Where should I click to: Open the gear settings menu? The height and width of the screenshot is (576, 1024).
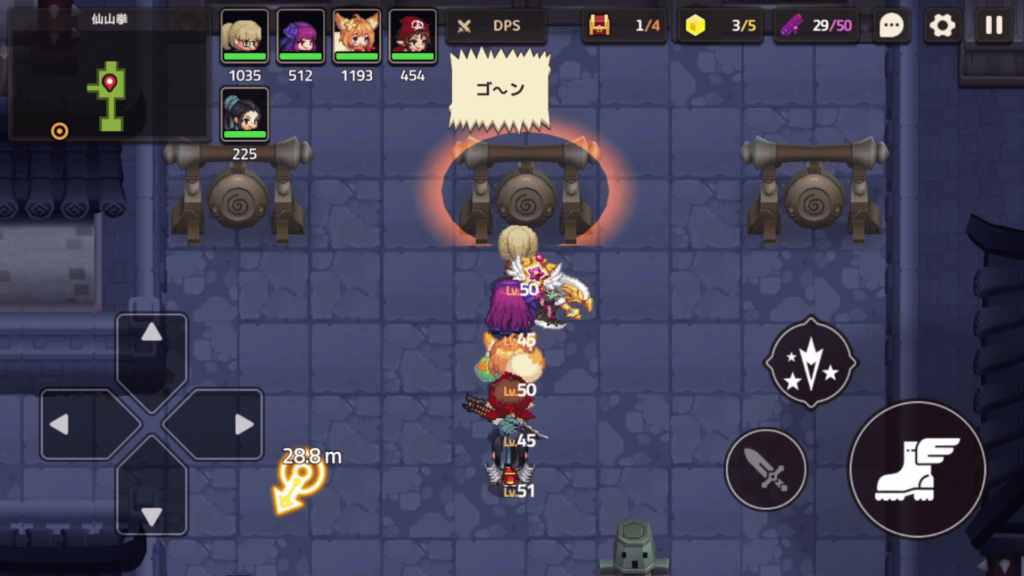[942, 26]
